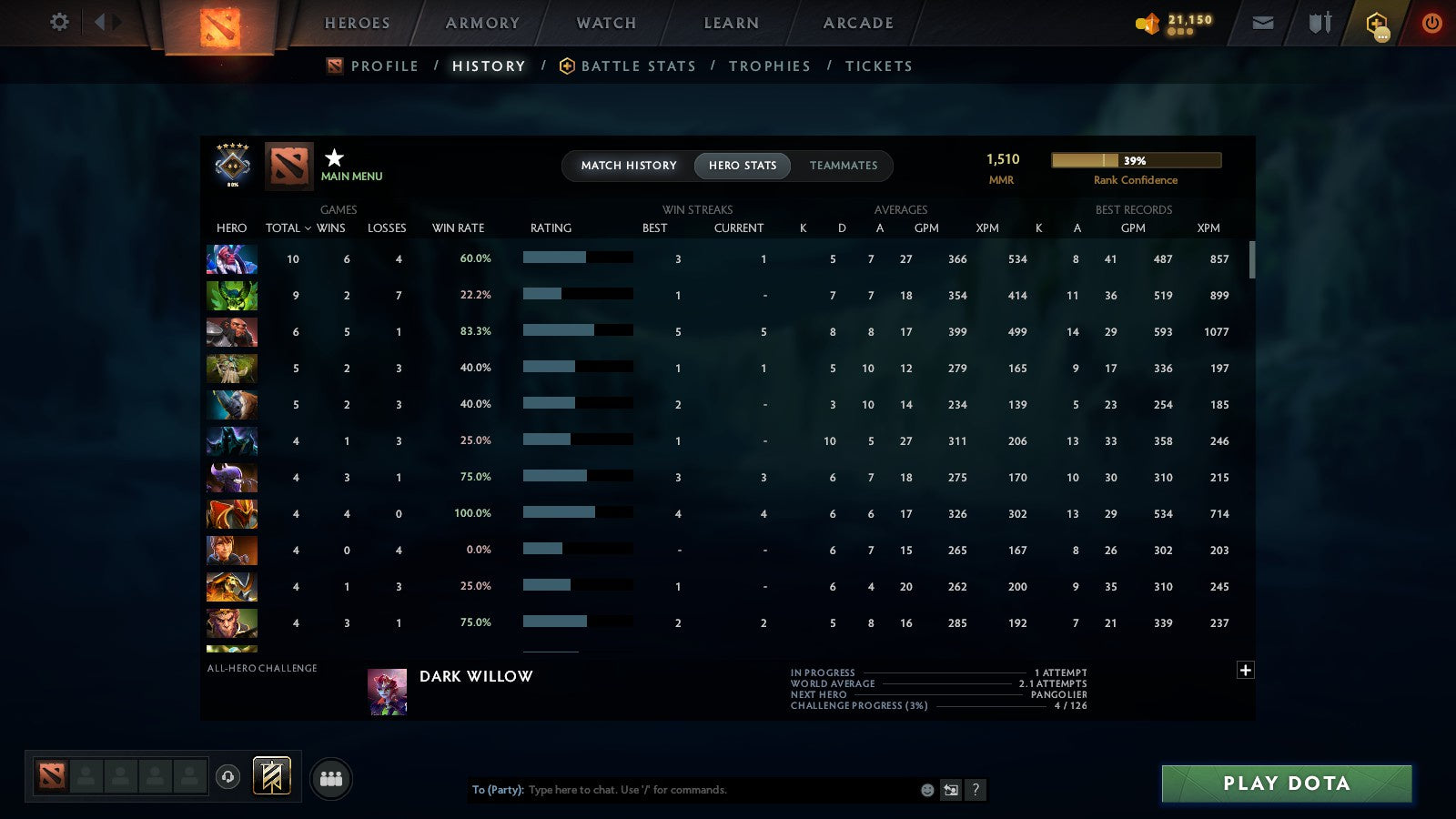Return via the MAIN MENU link
Viewport: 1456px width, 819px height.
pyautogui.click(x=353, y=177)
